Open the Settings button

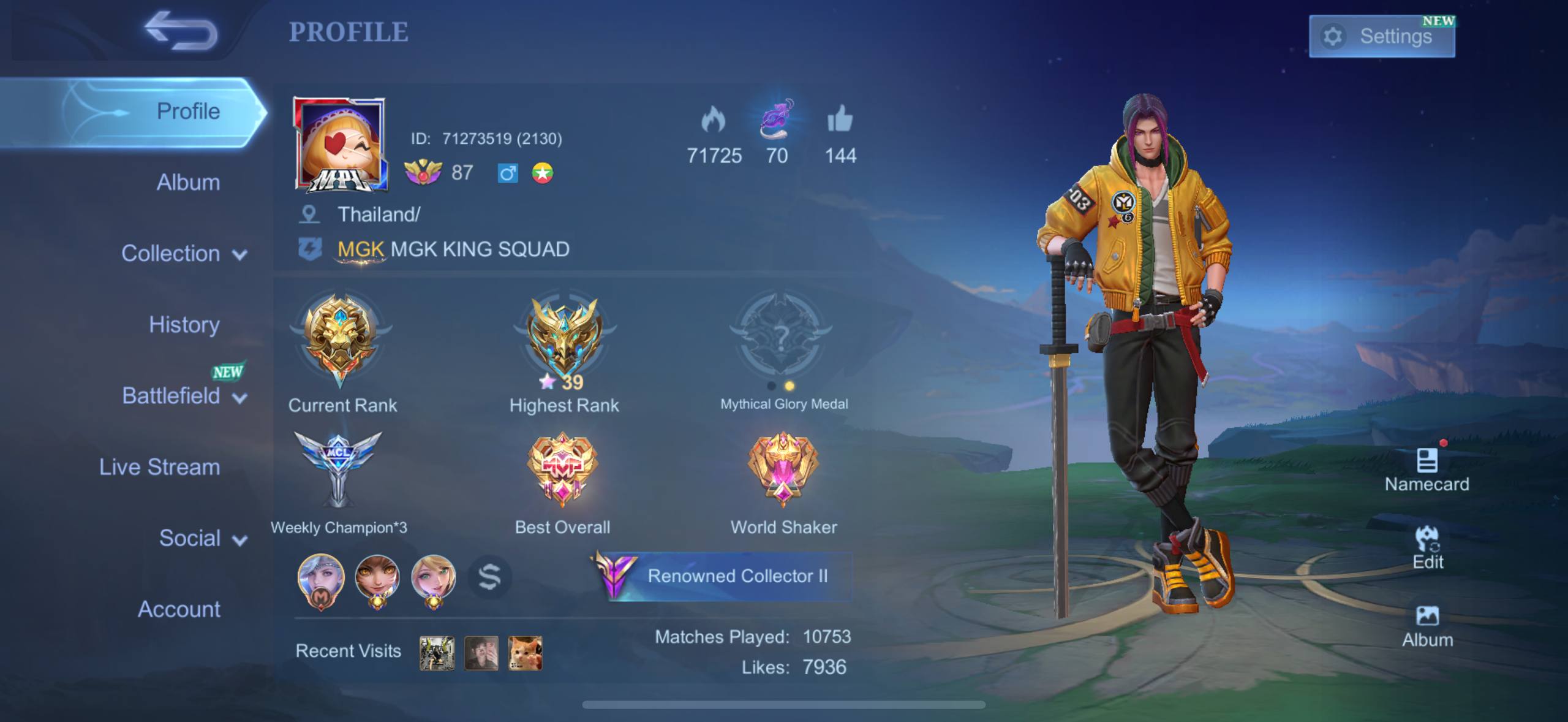click(1381, 37)
